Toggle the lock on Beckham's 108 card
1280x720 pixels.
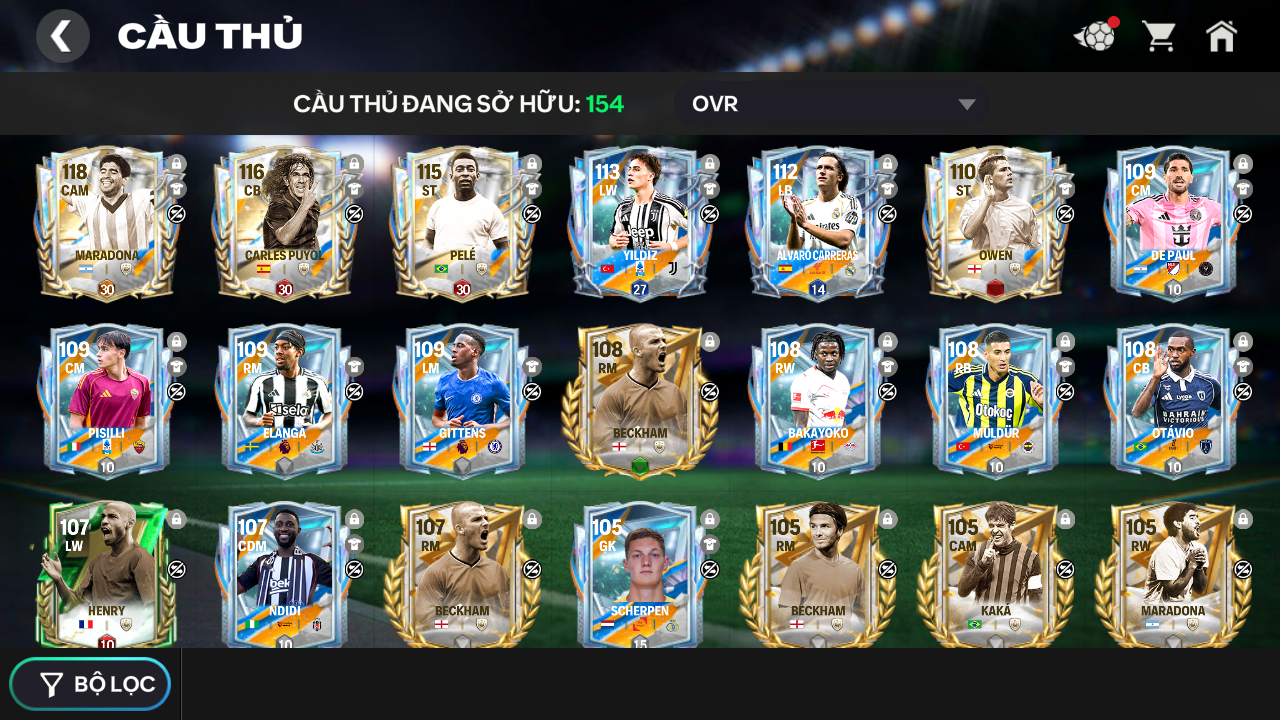tap(709, 341)
